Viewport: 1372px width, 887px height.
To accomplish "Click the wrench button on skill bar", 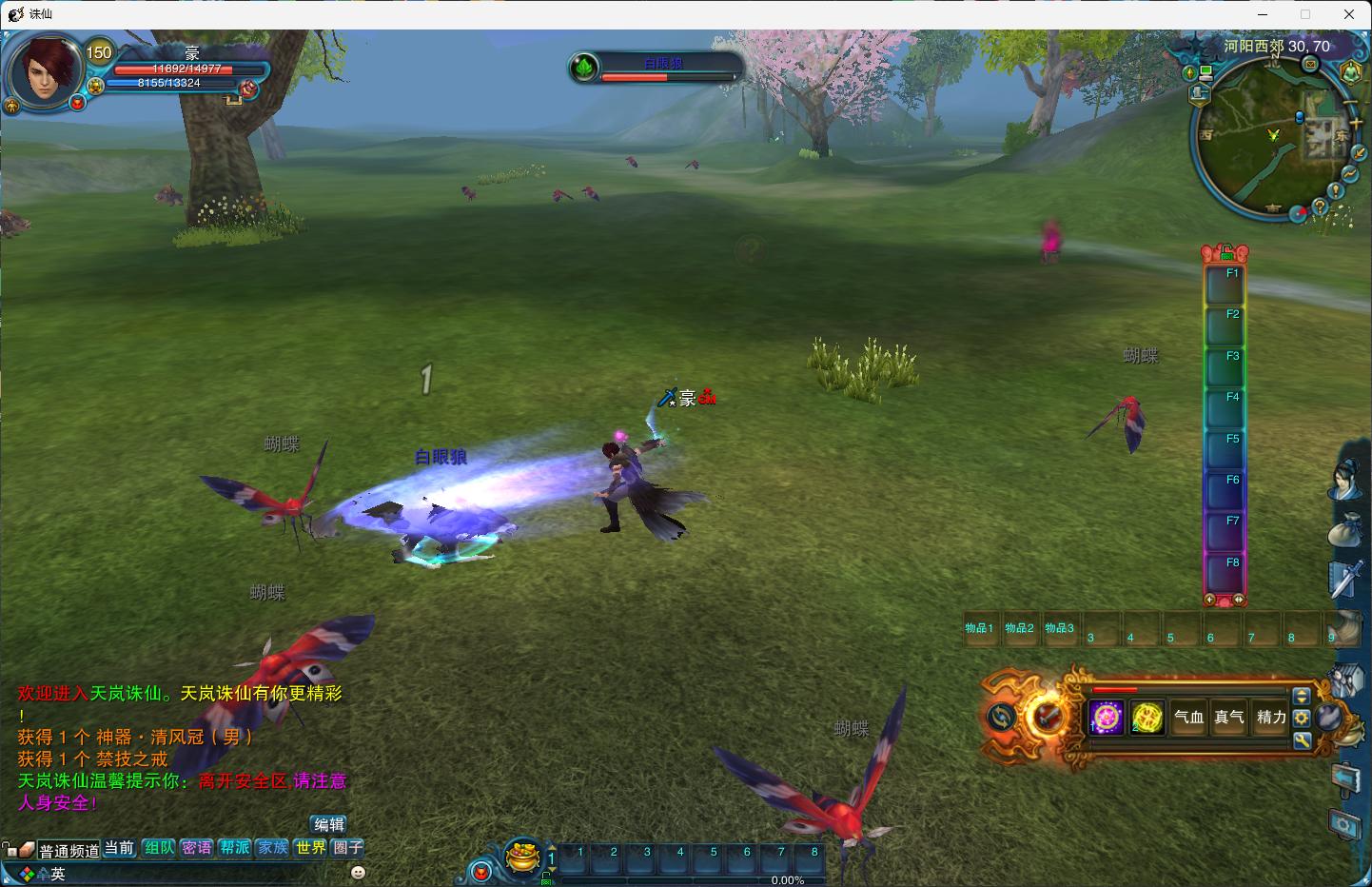I will [1302, 739].
